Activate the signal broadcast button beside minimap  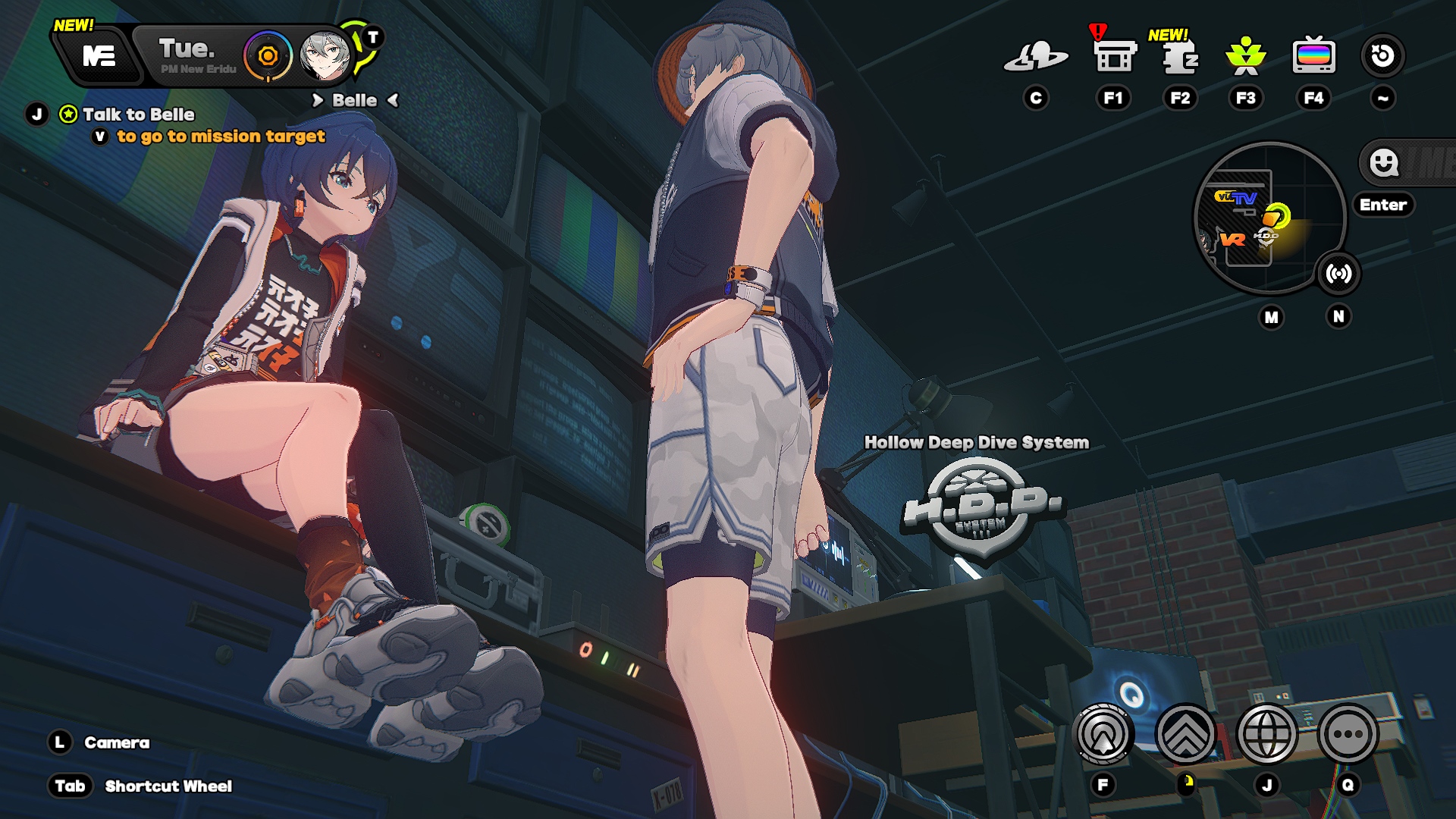(x=1338, y=274)
